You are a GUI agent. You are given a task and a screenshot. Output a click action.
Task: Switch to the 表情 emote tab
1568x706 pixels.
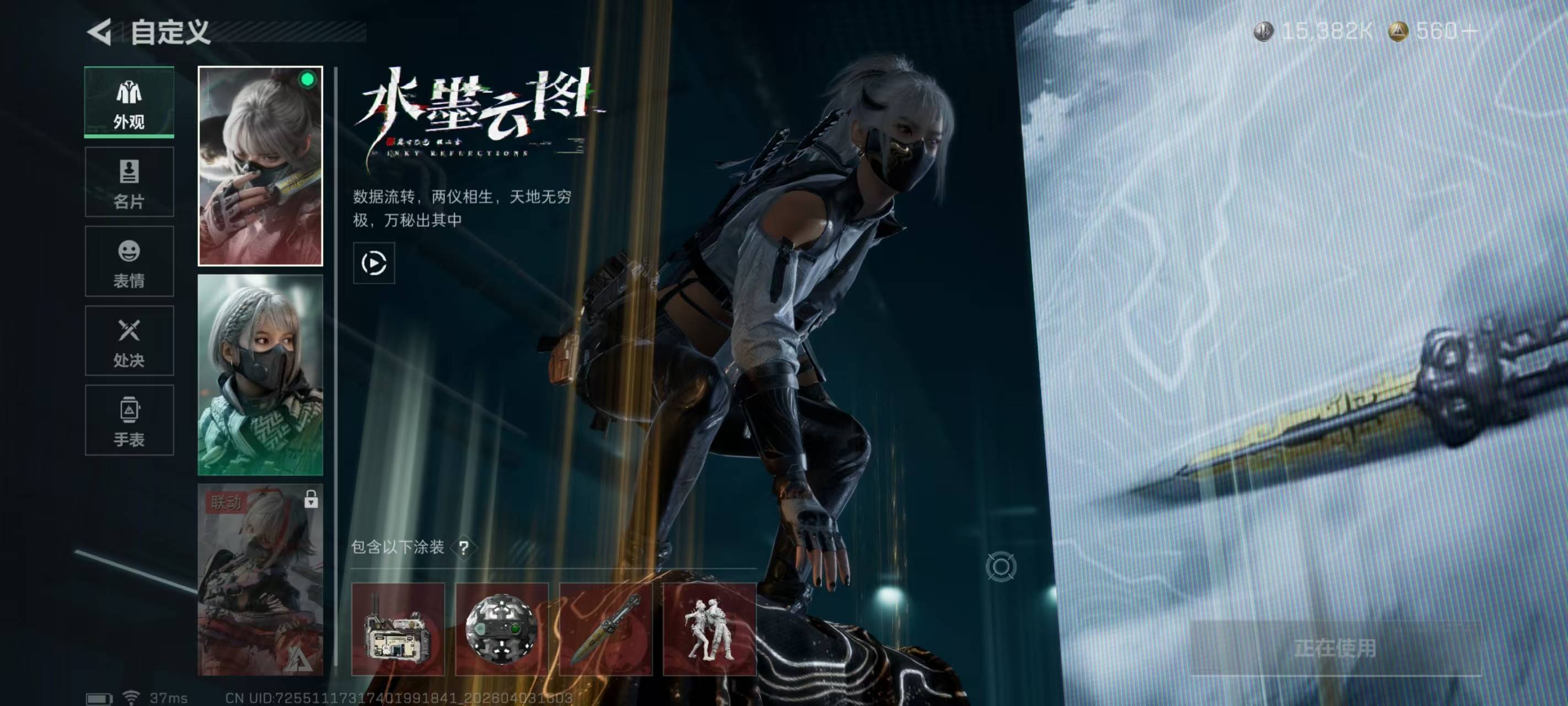(x=129, y=262)
